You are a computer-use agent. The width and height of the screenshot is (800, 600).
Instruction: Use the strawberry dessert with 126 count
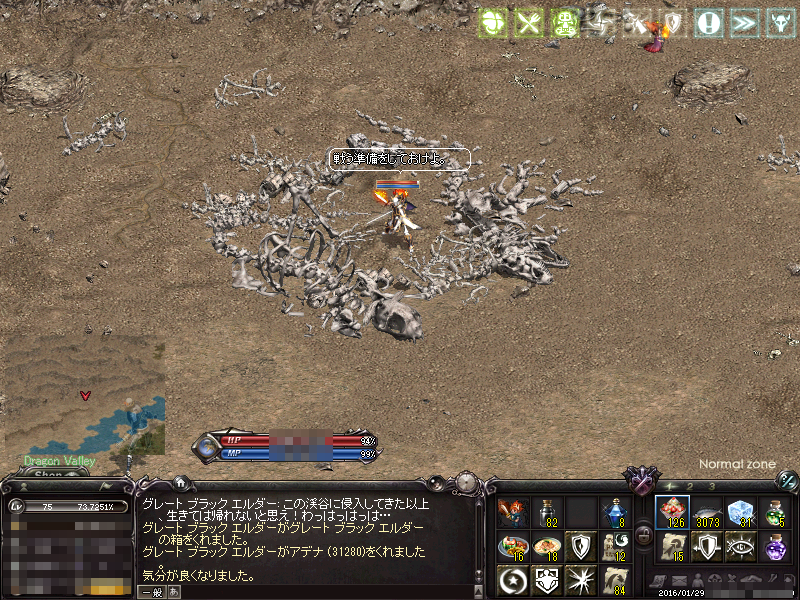671,513
